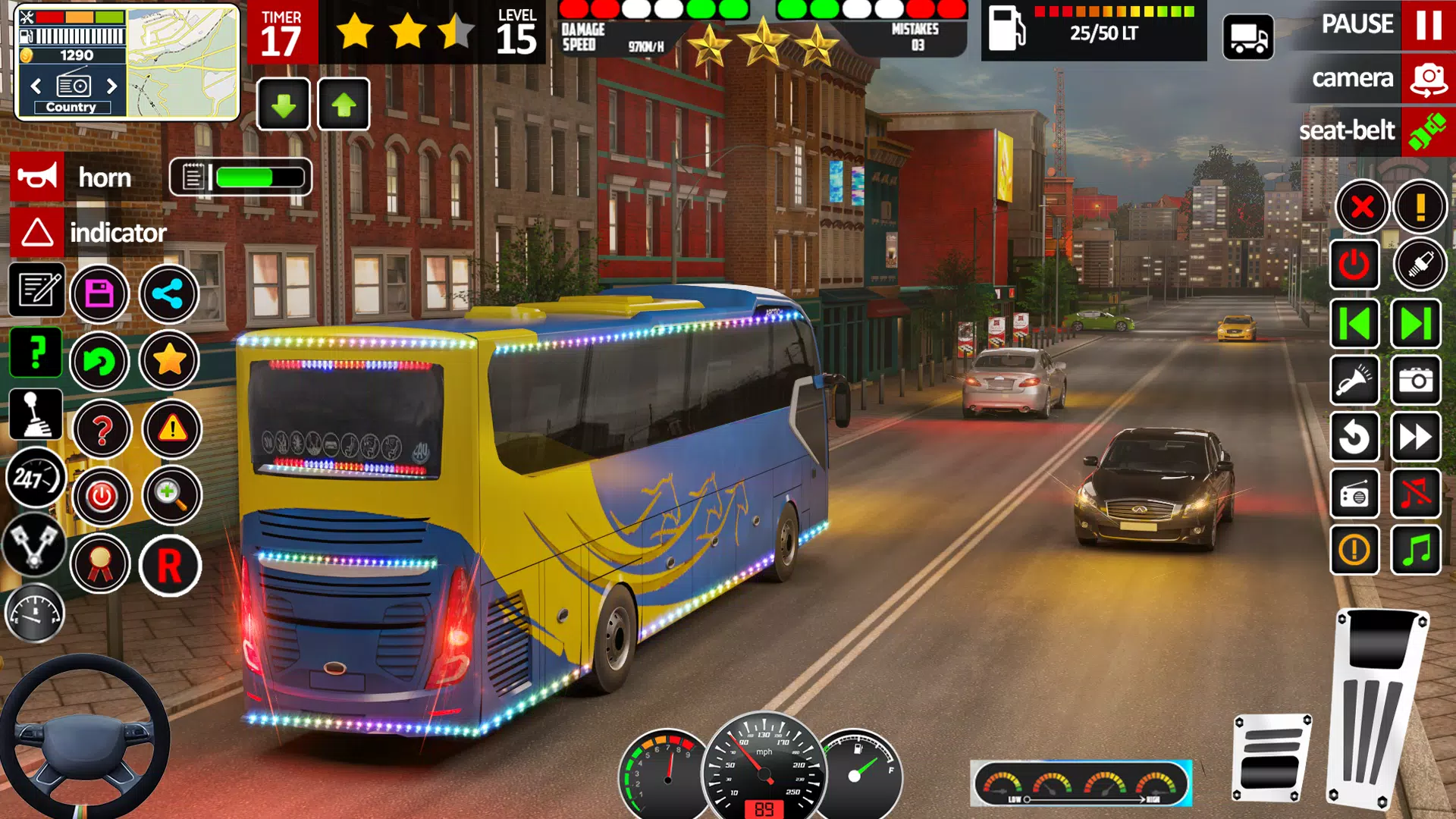Screen dimensions: 1456x819
Task: Turn on the indicator
Action: pyautogui.click(x=36, y=233)
